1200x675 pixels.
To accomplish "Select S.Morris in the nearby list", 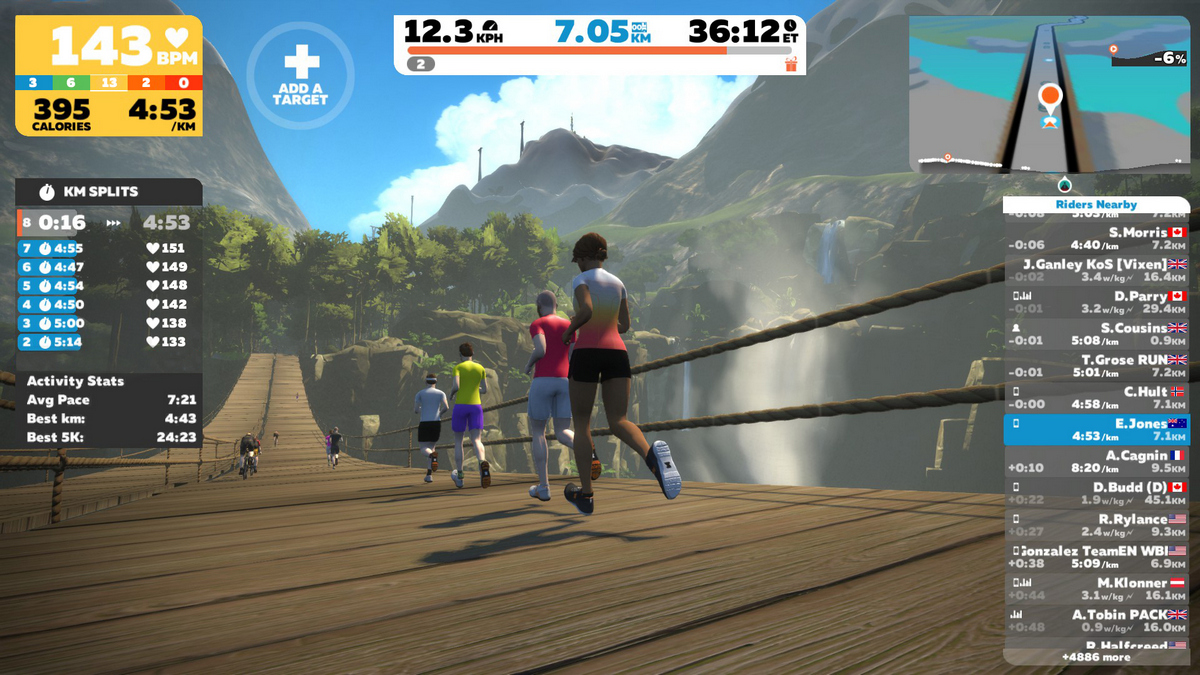I will (1096, 238).
